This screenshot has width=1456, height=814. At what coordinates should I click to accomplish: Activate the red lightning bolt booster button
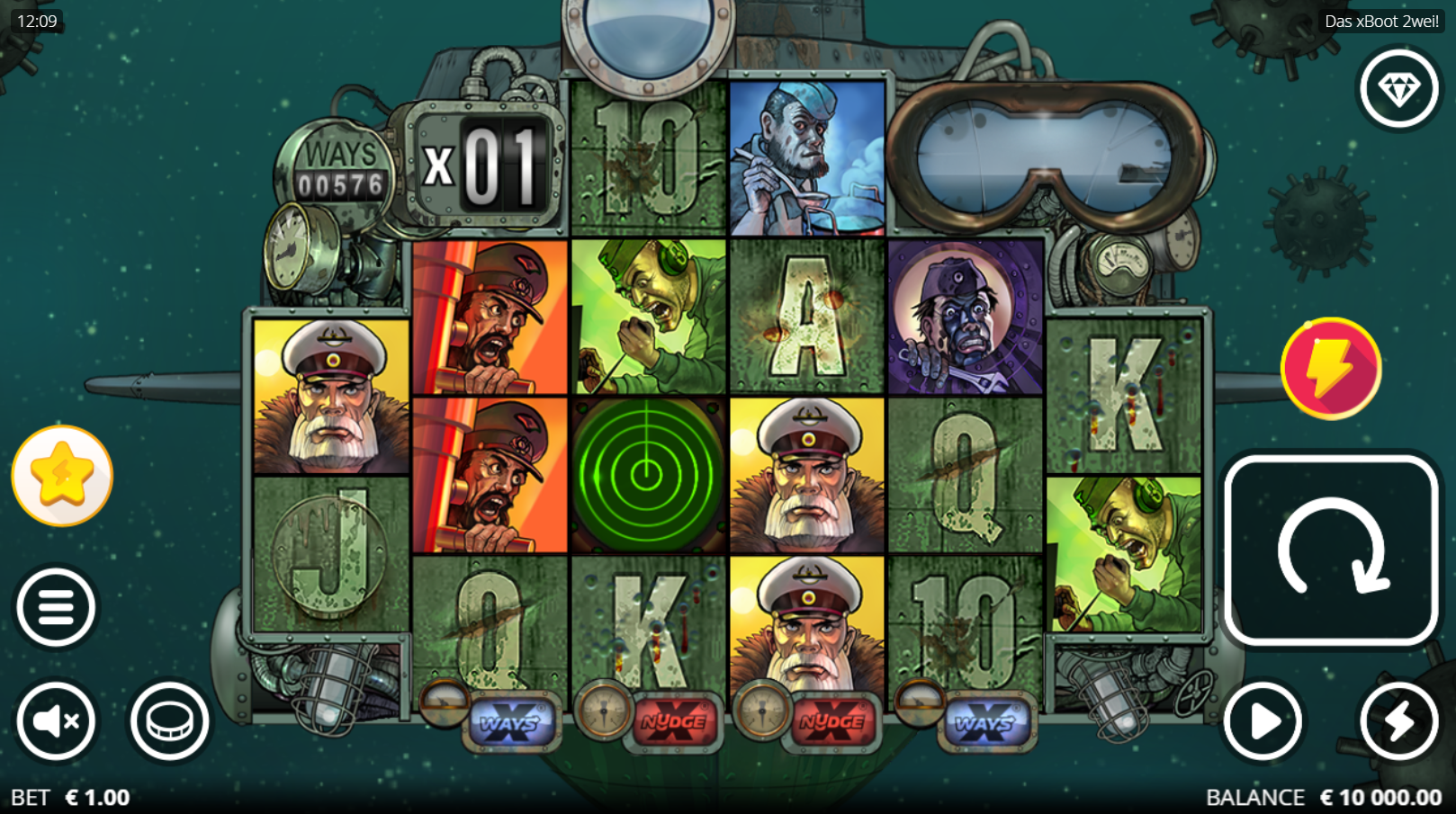tap(1330, 368)
